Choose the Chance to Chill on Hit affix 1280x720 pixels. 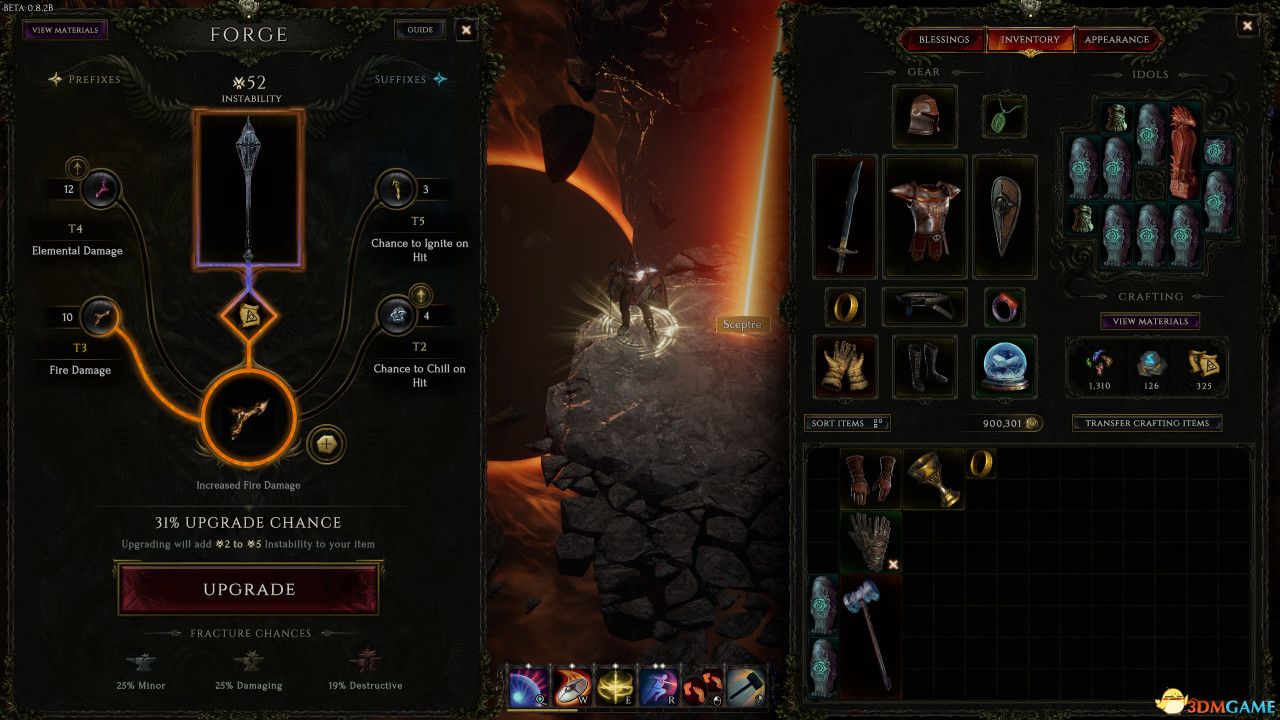pyautogui.click(x=396, y=316)
